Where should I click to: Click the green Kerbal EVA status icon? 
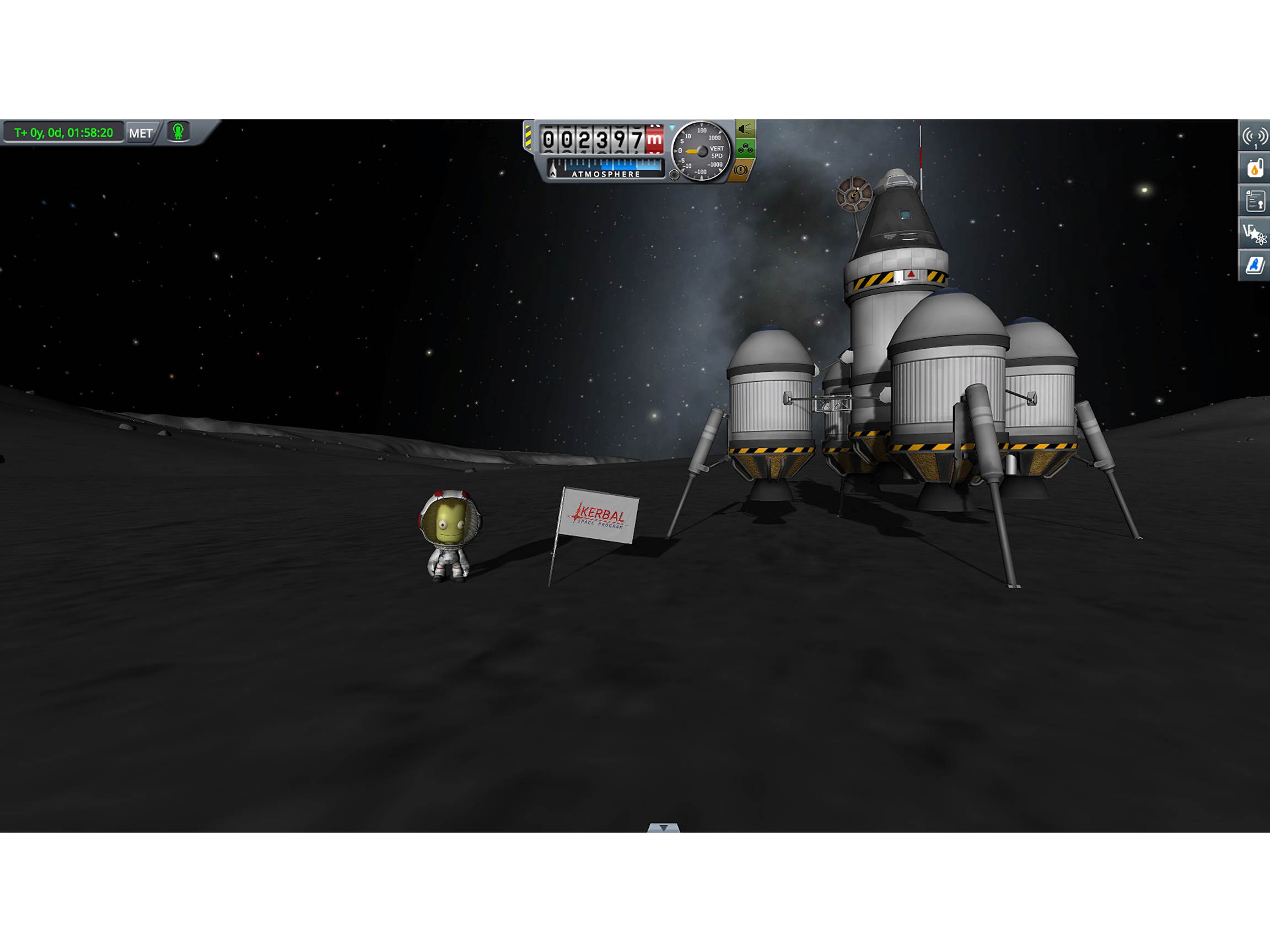[x=179, y=133]
